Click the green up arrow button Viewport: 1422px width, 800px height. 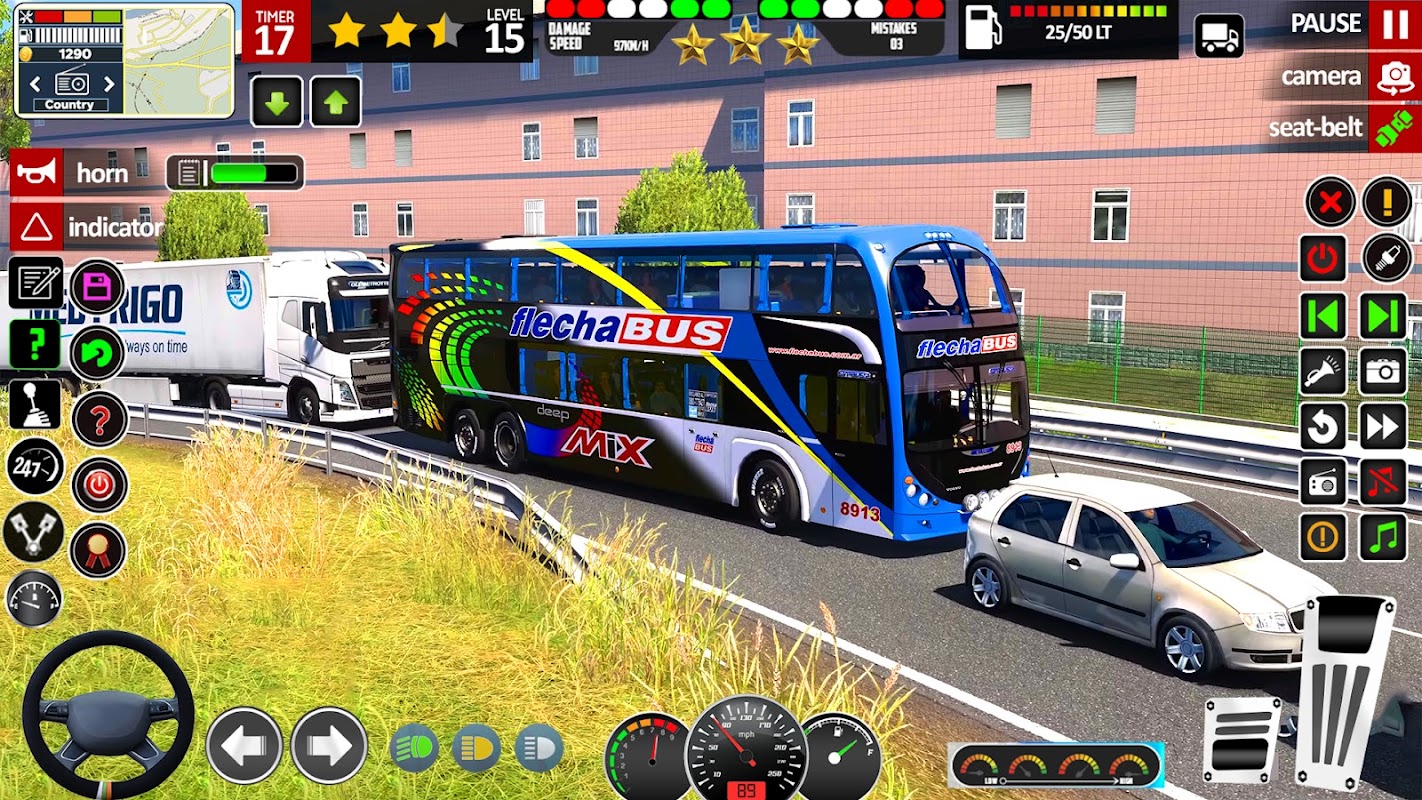(x=336, y=102)
